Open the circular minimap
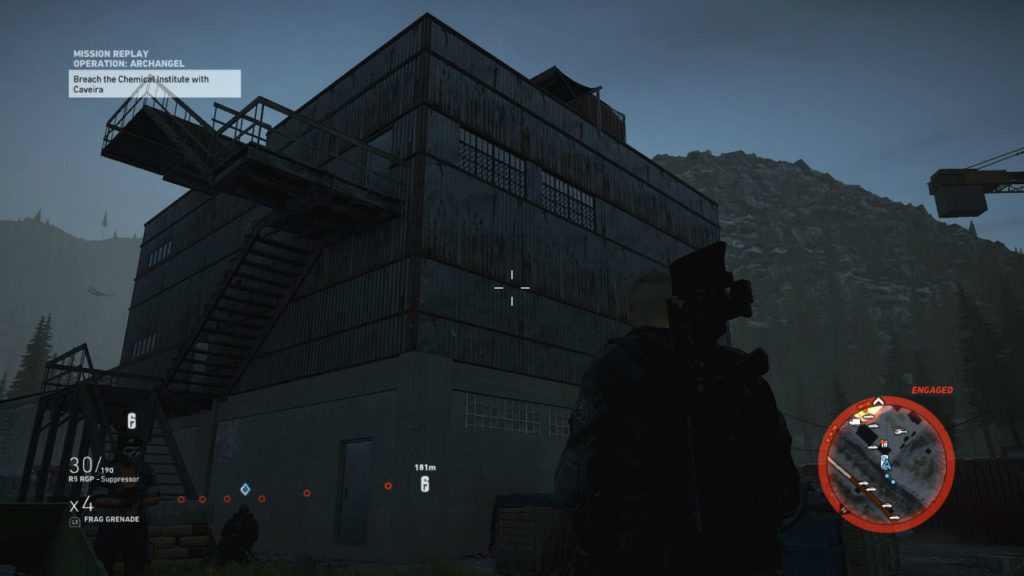This screenshot has width=1024, height=576. point(886,463)
